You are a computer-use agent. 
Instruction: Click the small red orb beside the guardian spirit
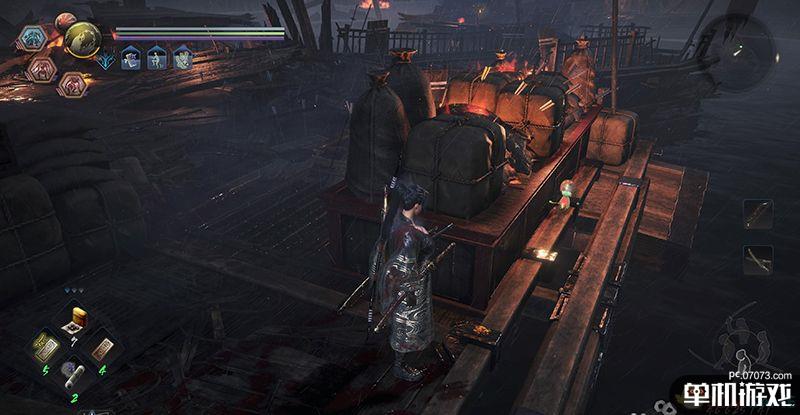(65, 20)
